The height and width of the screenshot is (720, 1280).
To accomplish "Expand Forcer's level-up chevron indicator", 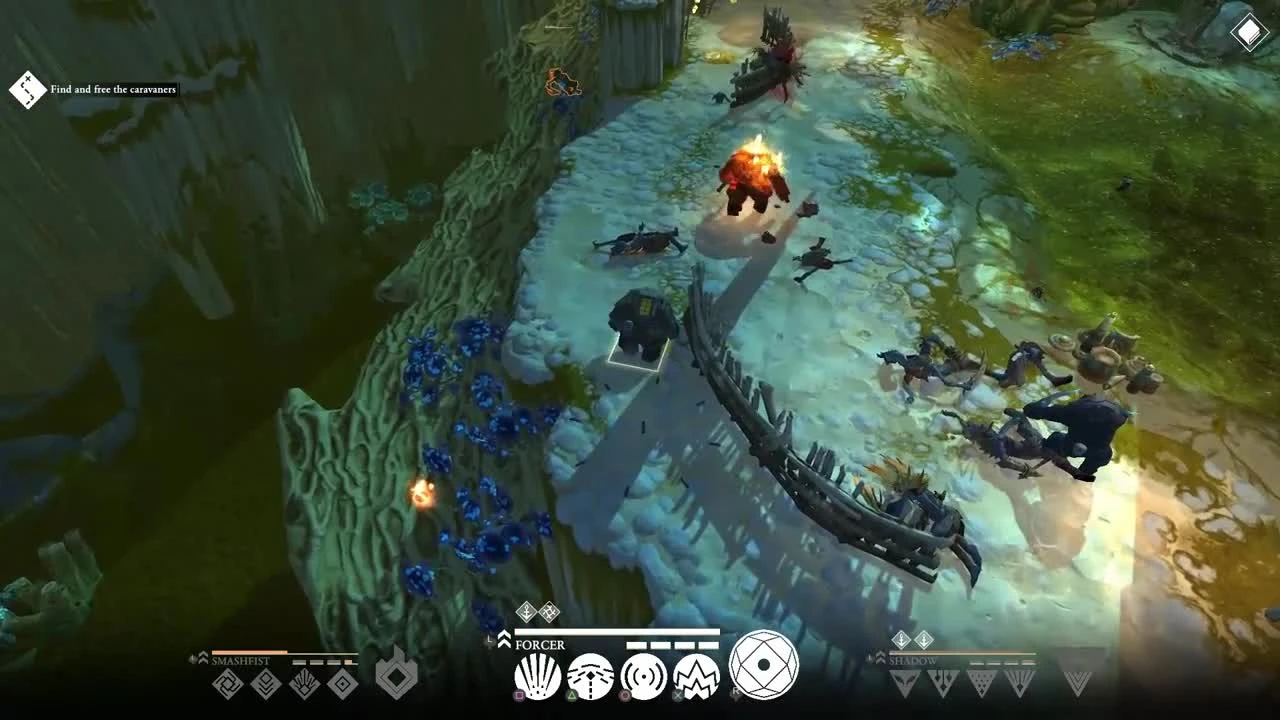I will pyautogui.click(x=503, y=640).
